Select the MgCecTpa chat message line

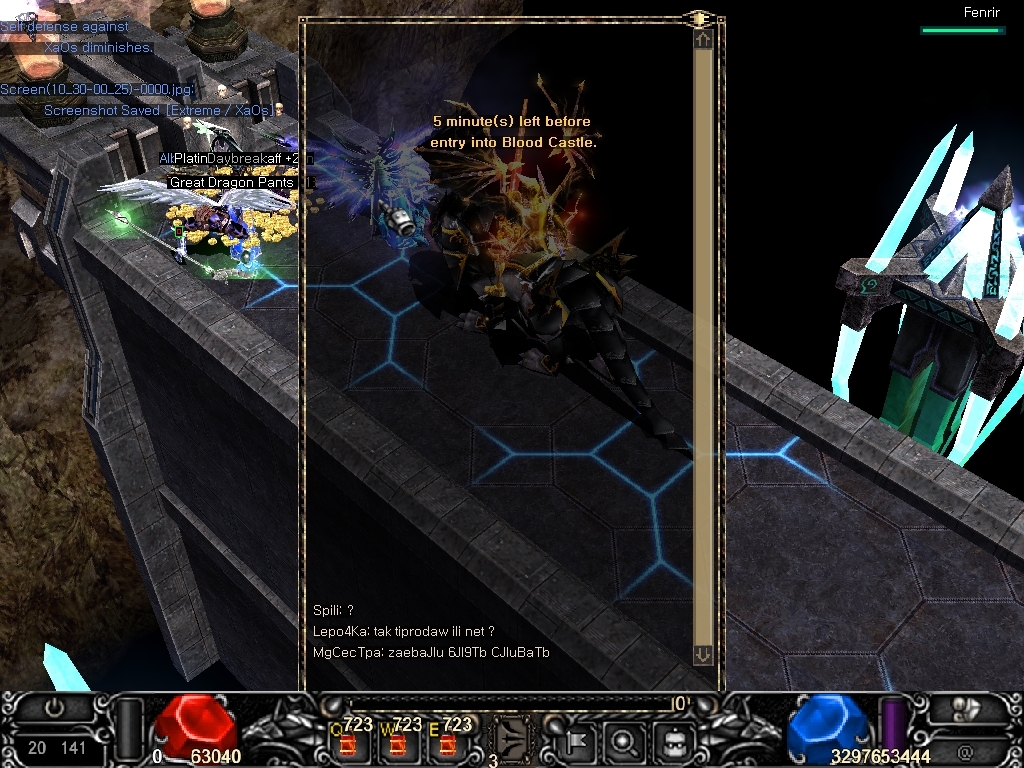[431, 653]
